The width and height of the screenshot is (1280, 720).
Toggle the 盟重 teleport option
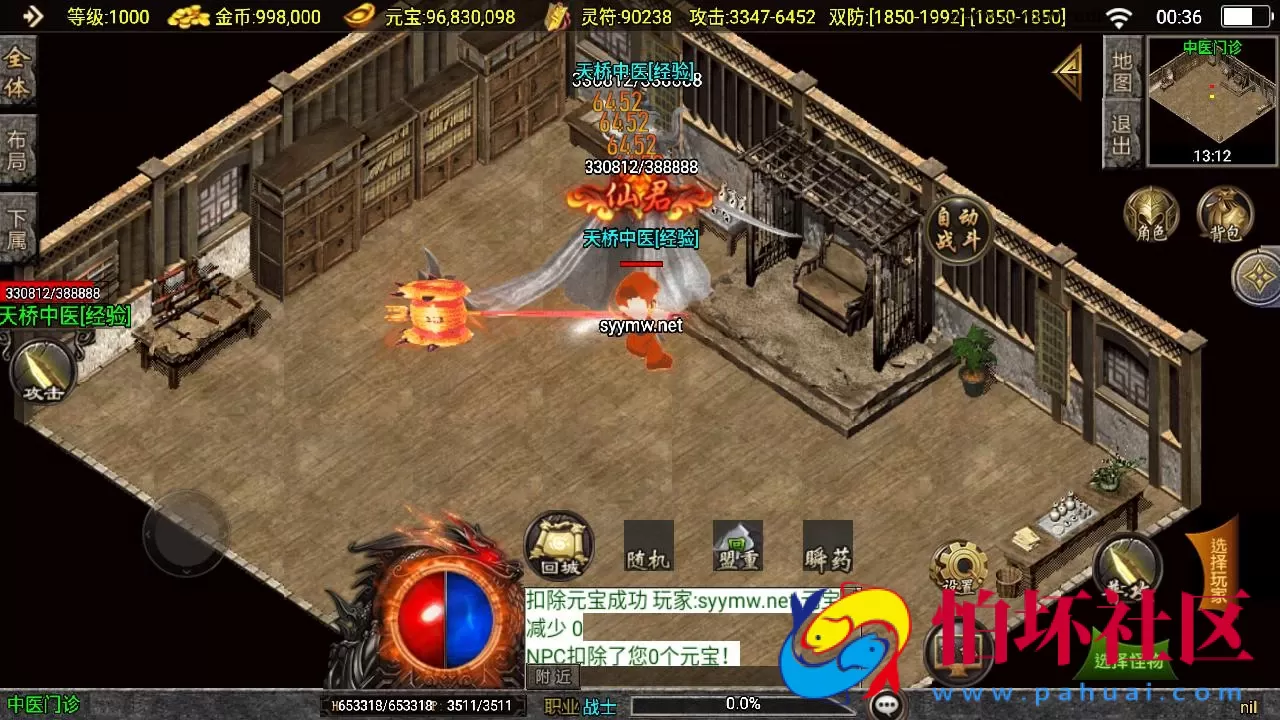737,547
